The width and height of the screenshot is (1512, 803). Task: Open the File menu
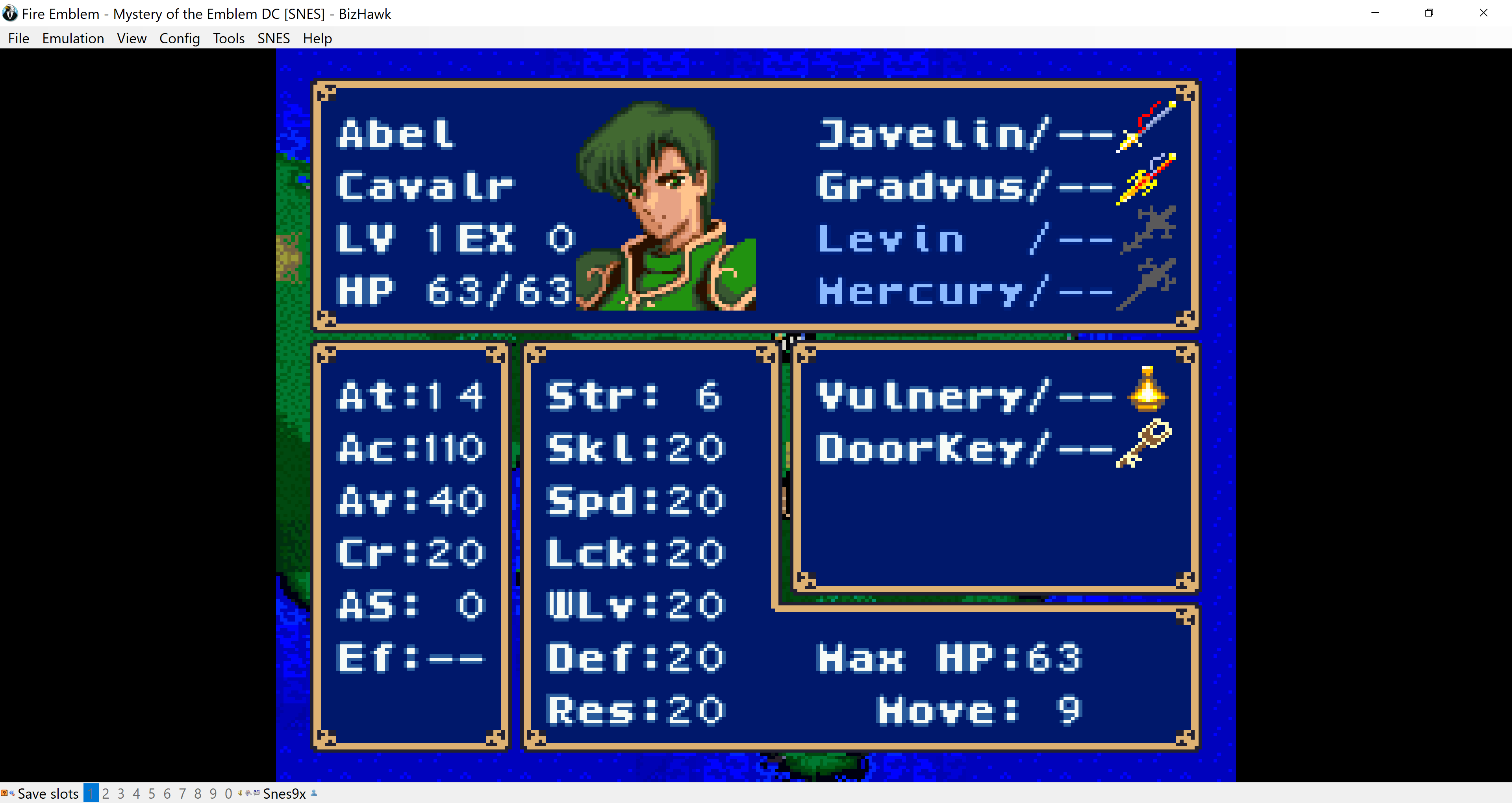tap(18, 38)
